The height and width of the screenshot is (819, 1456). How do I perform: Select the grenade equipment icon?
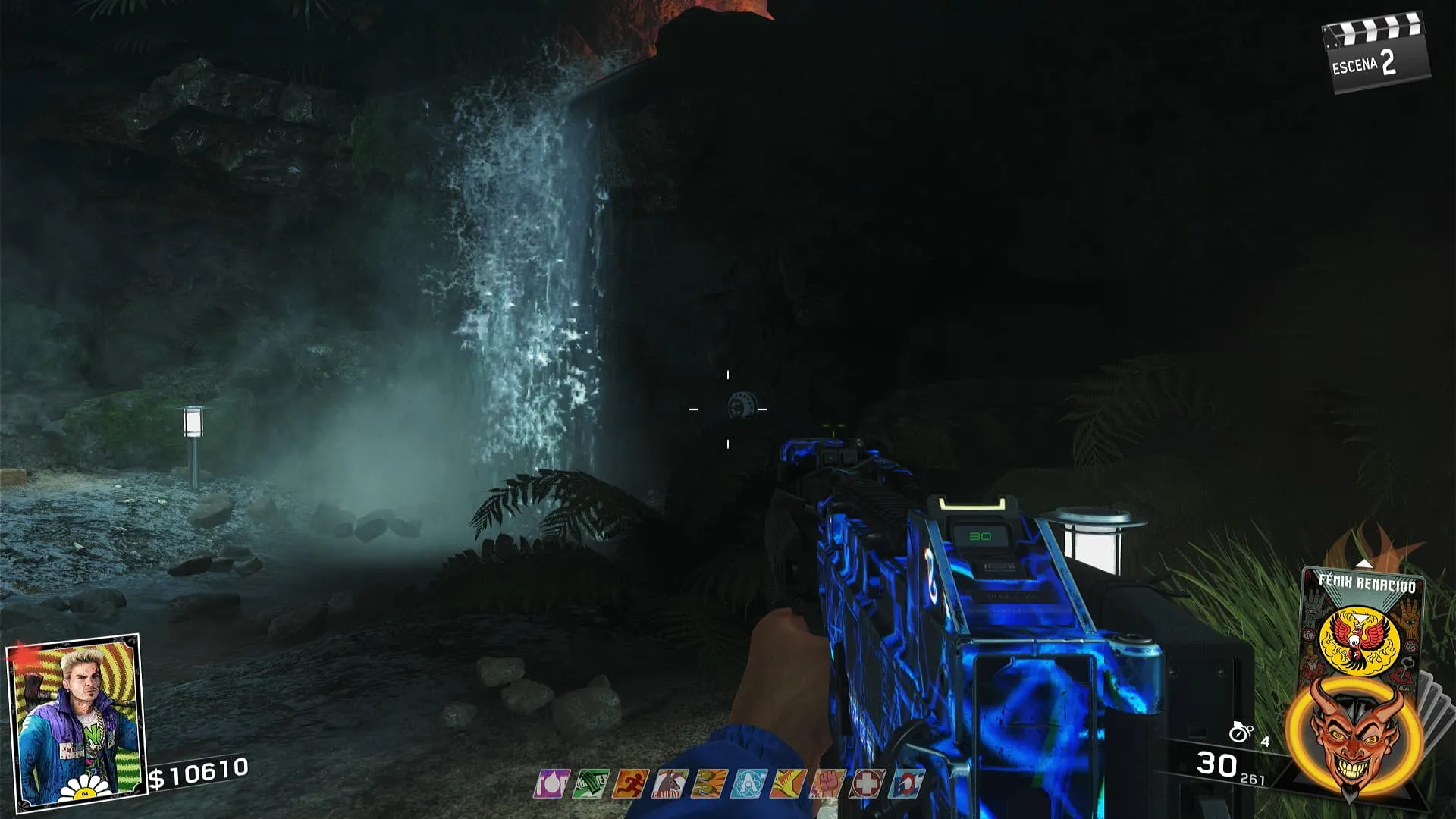pyautogui.click(x=1241, y=733)
